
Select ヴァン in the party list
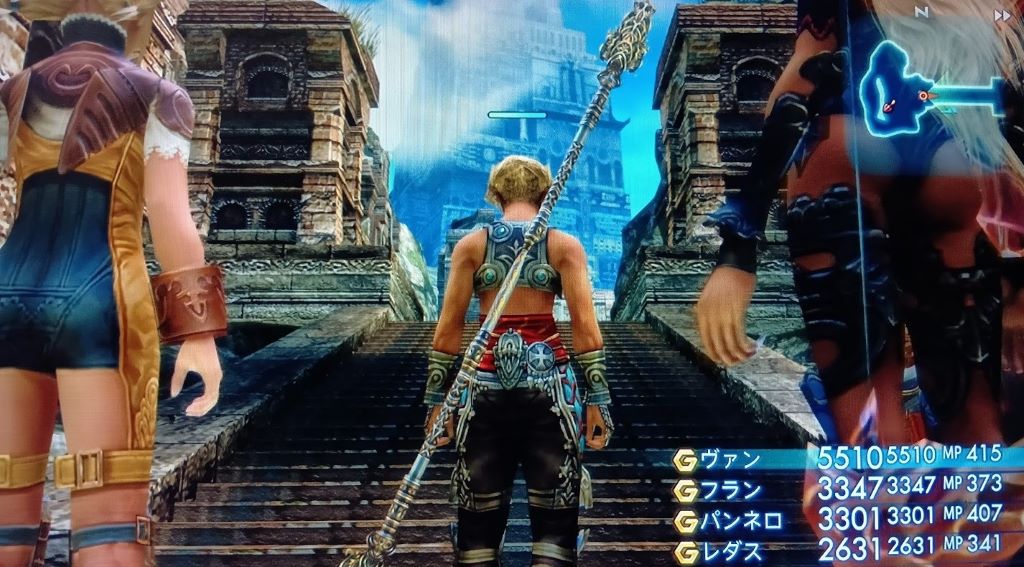730,461
